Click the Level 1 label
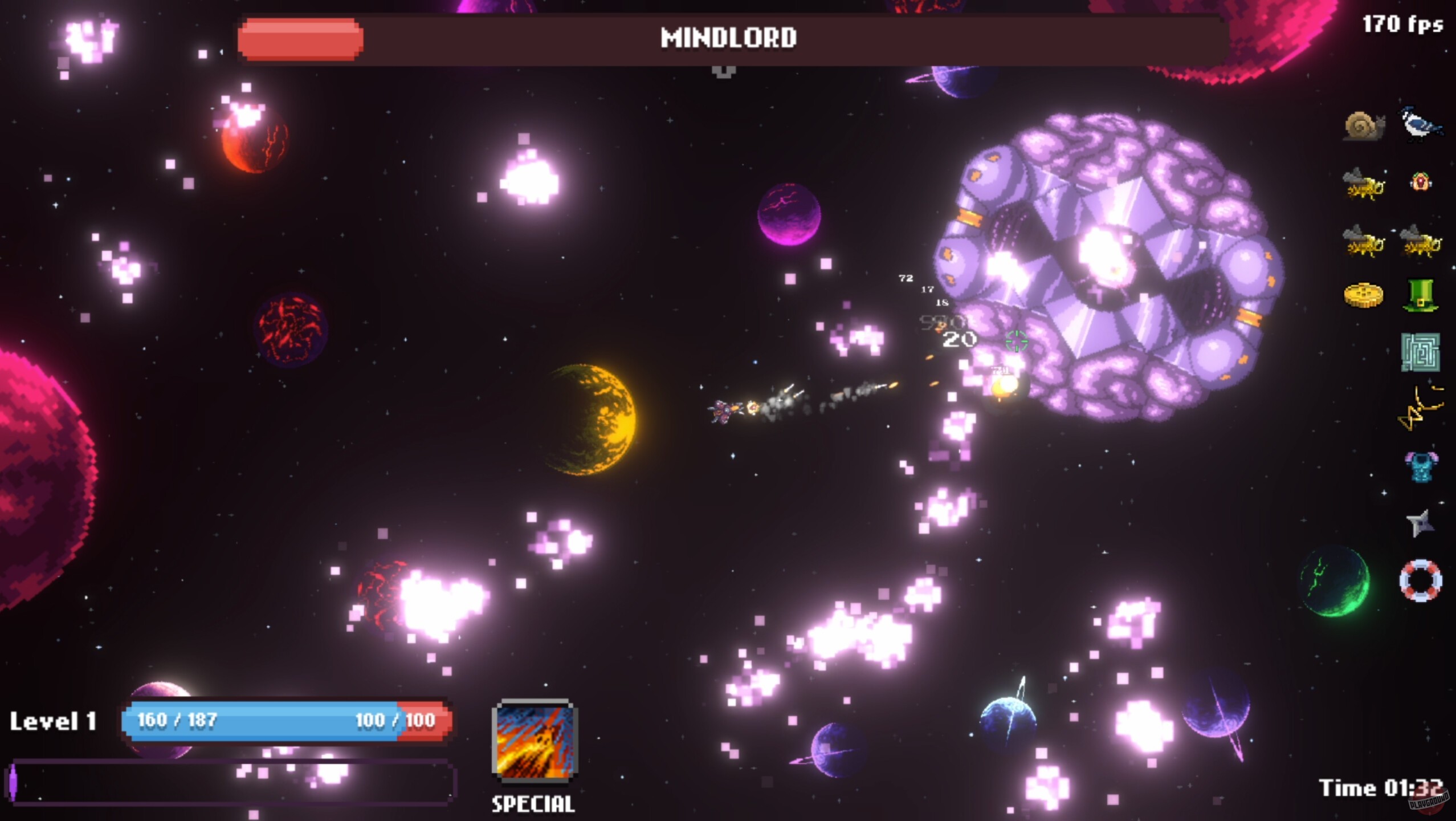 tap(55, 722)
